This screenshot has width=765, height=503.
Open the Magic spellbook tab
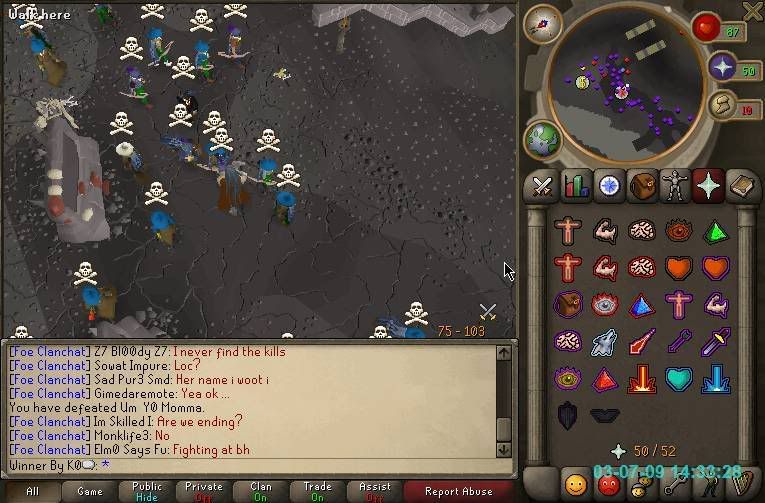741,186
